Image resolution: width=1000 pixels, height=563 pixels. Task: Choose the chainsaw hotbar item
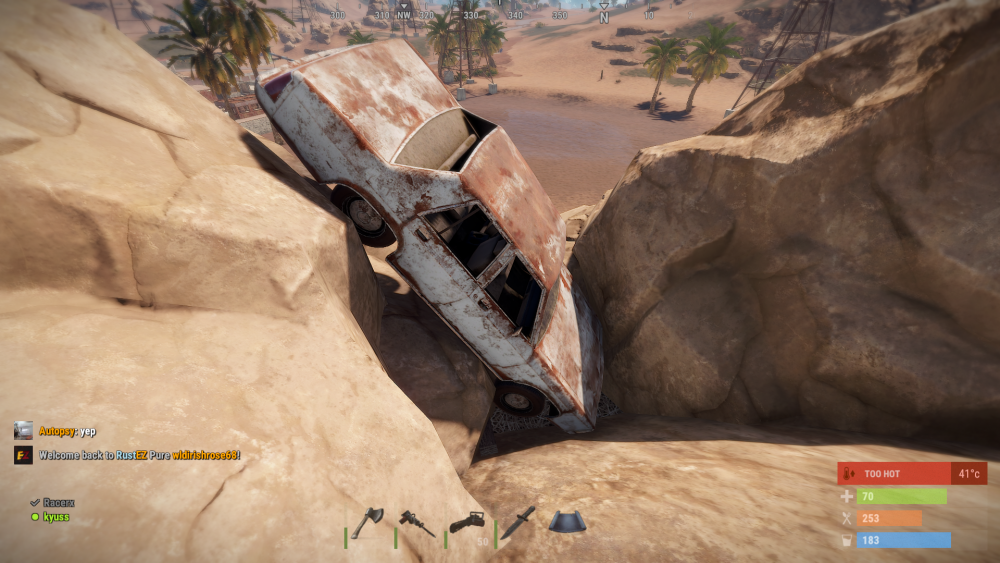click(x=467, y=522)
